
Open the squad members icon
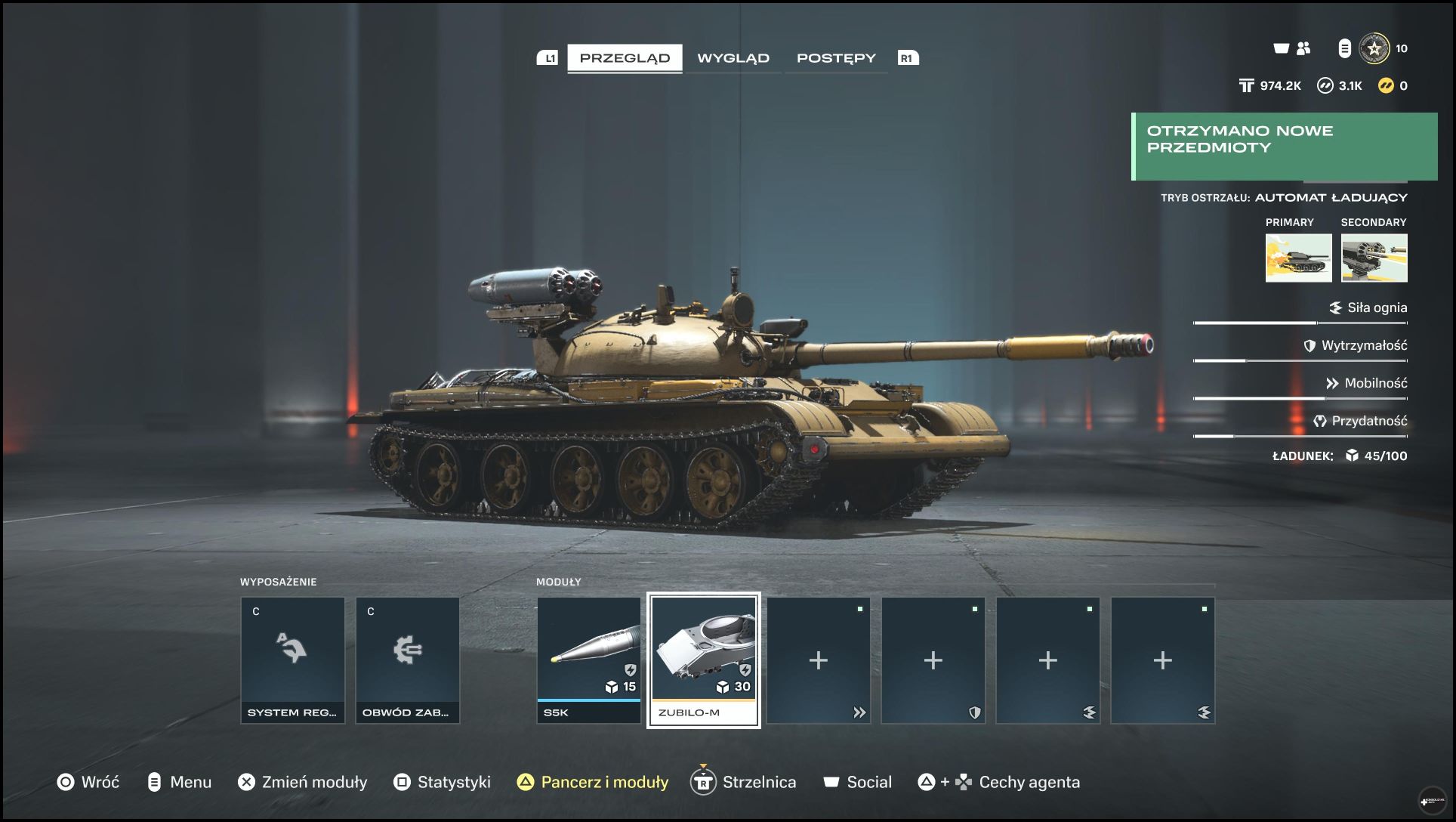[1303, 48]
